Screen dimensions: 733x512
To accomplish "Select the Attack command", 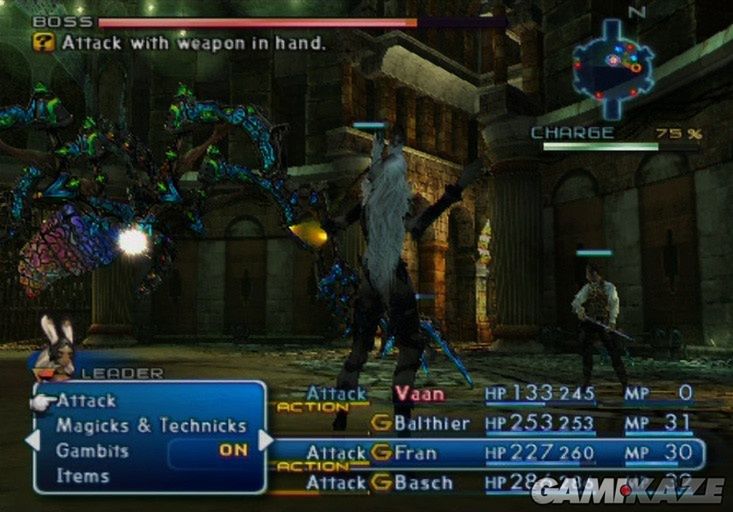I will [x=86, y=400].
